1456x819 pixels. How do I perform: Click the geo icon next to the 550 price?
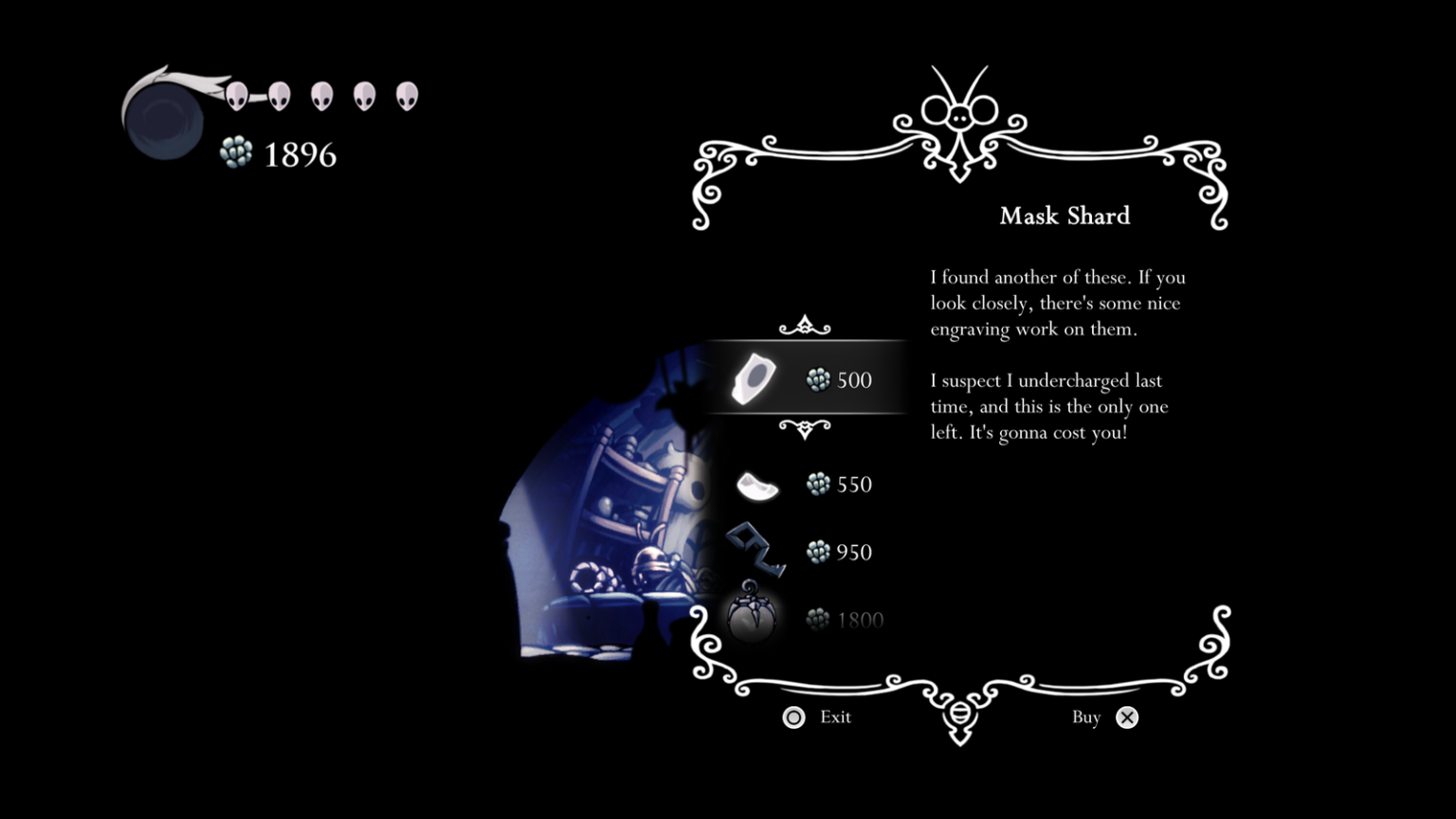(818, 484)
